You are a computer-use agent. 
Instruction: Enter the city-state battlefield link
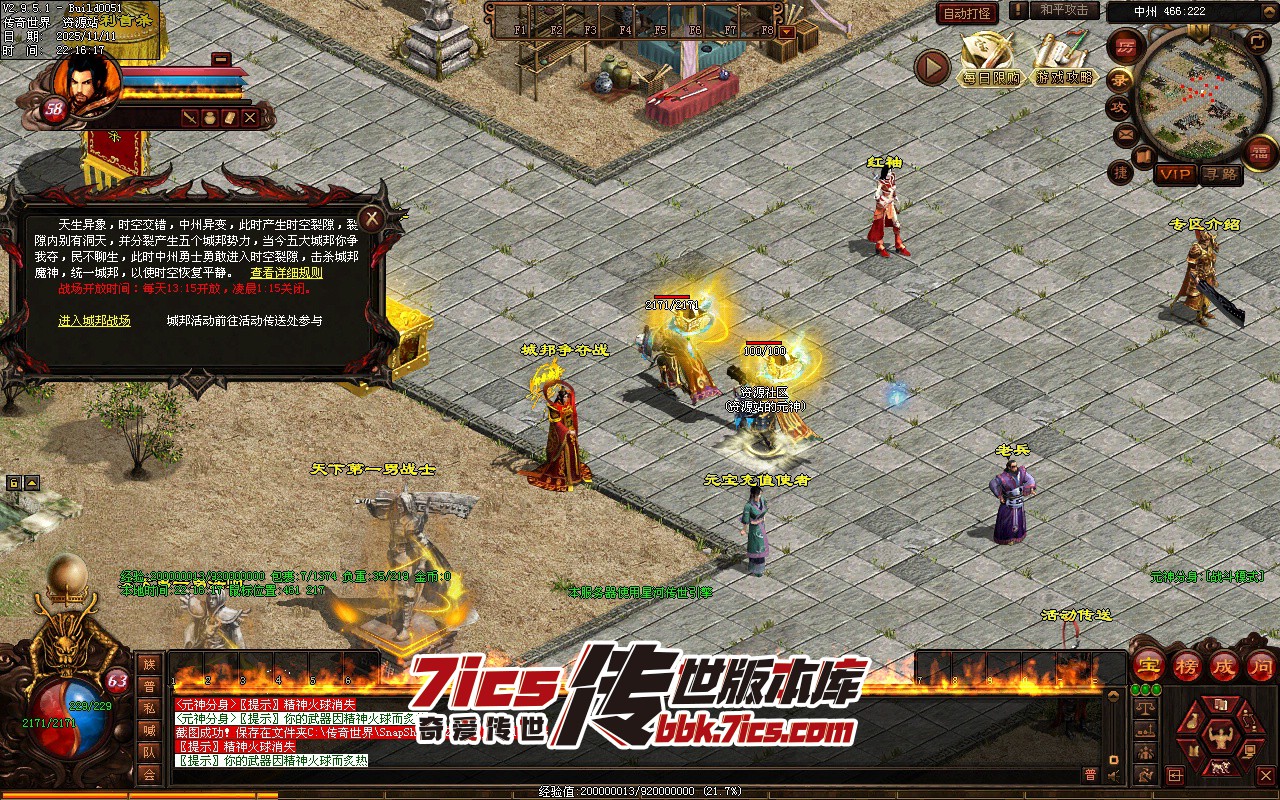click(x=94, y=321)
